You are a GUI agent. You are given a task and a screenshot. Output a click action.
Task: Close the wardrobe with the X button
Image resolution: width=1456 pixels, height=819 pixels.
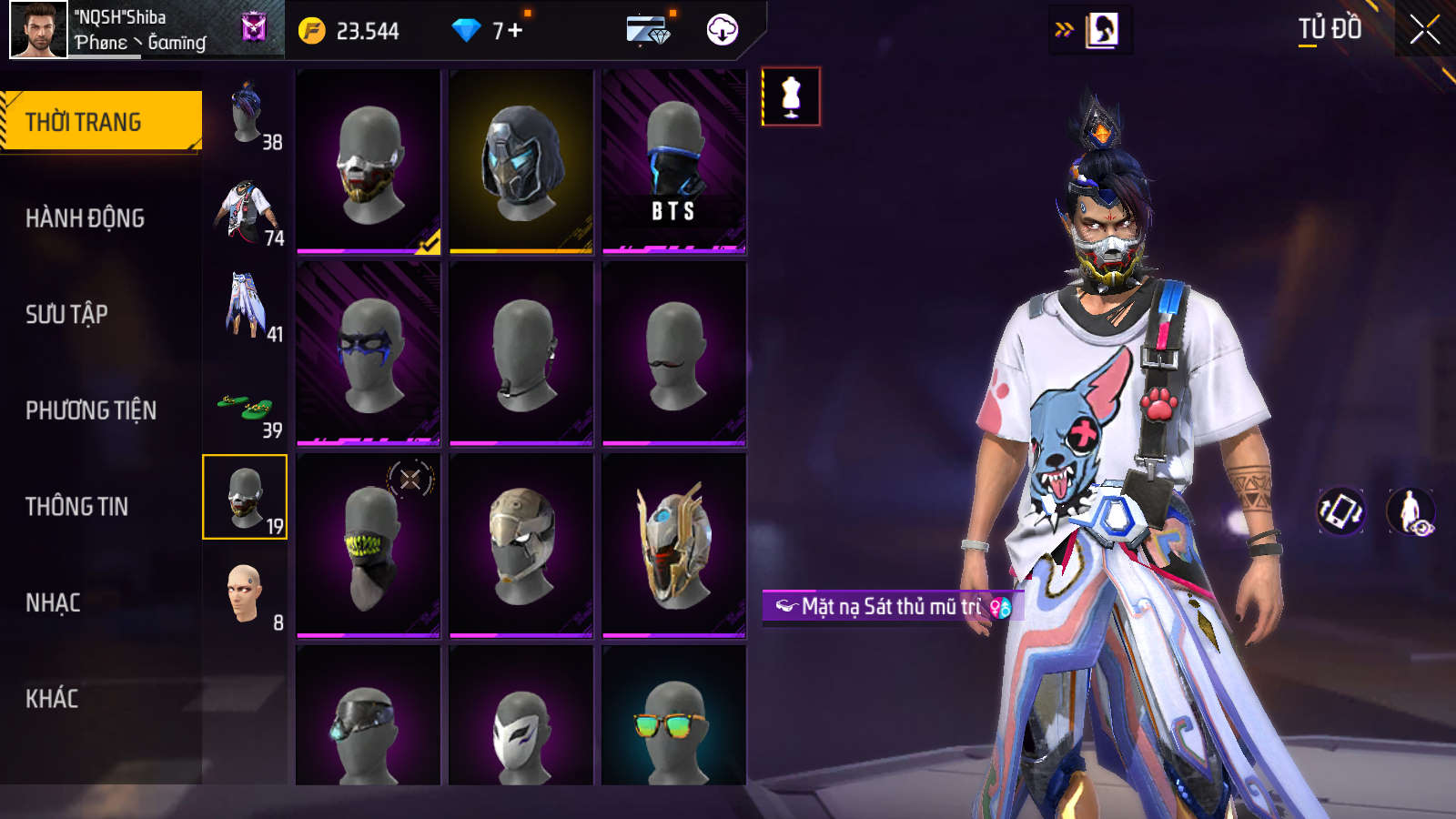coord(1424,30)
